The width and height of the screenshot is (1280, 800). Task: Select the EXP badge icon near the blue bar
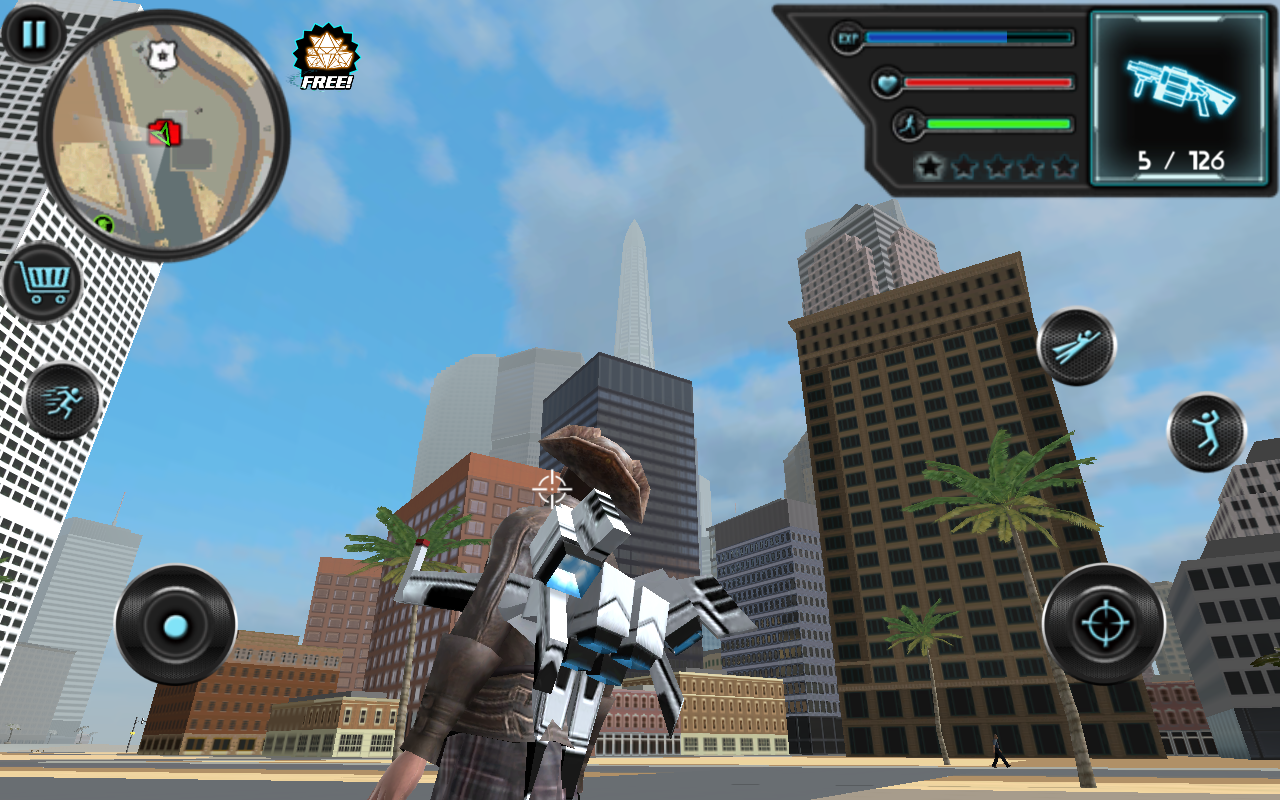(x=846, y=36)
